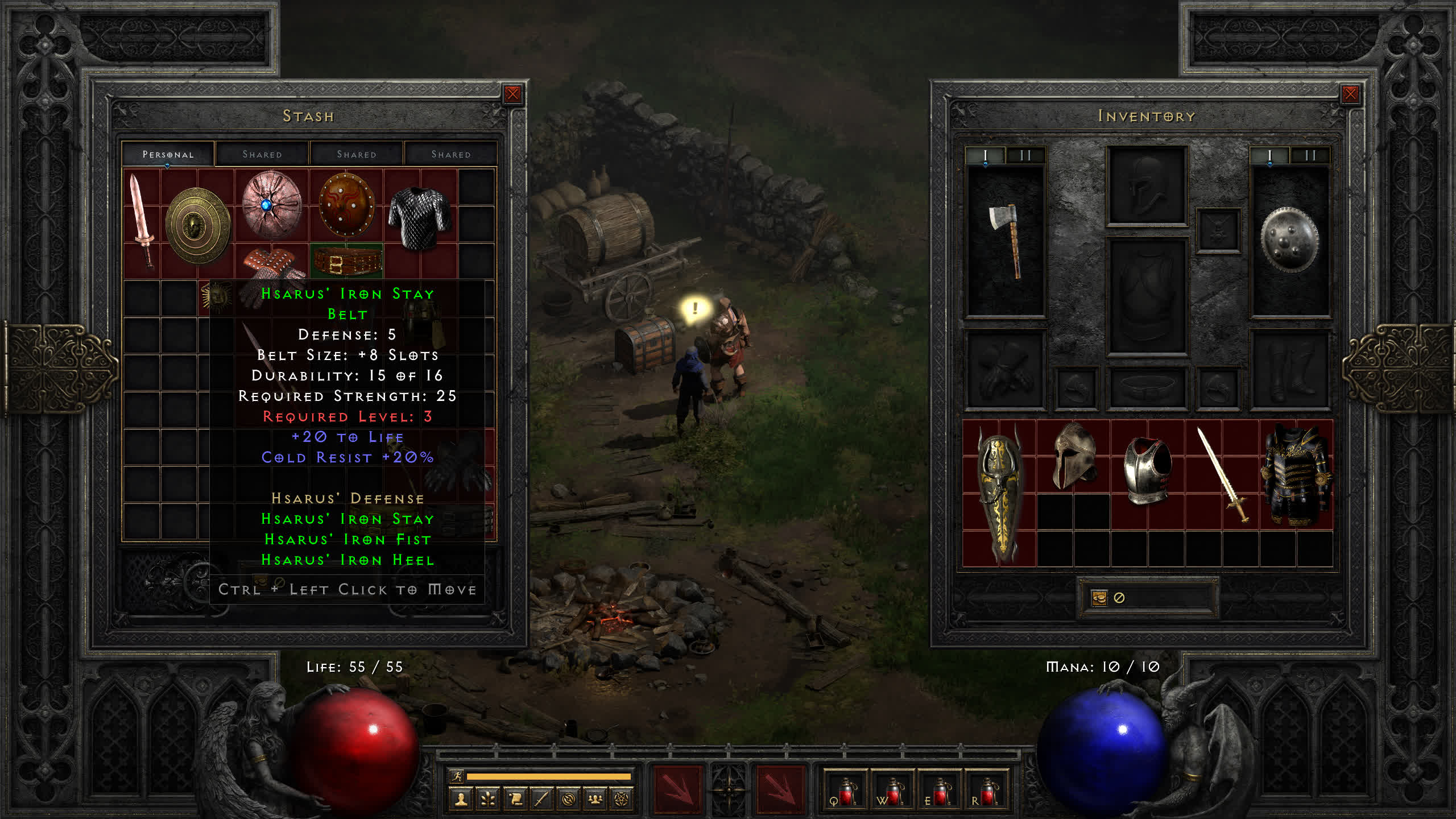Open the game menu pentagram icon
1456x819 pixels.
pos(622,800)
